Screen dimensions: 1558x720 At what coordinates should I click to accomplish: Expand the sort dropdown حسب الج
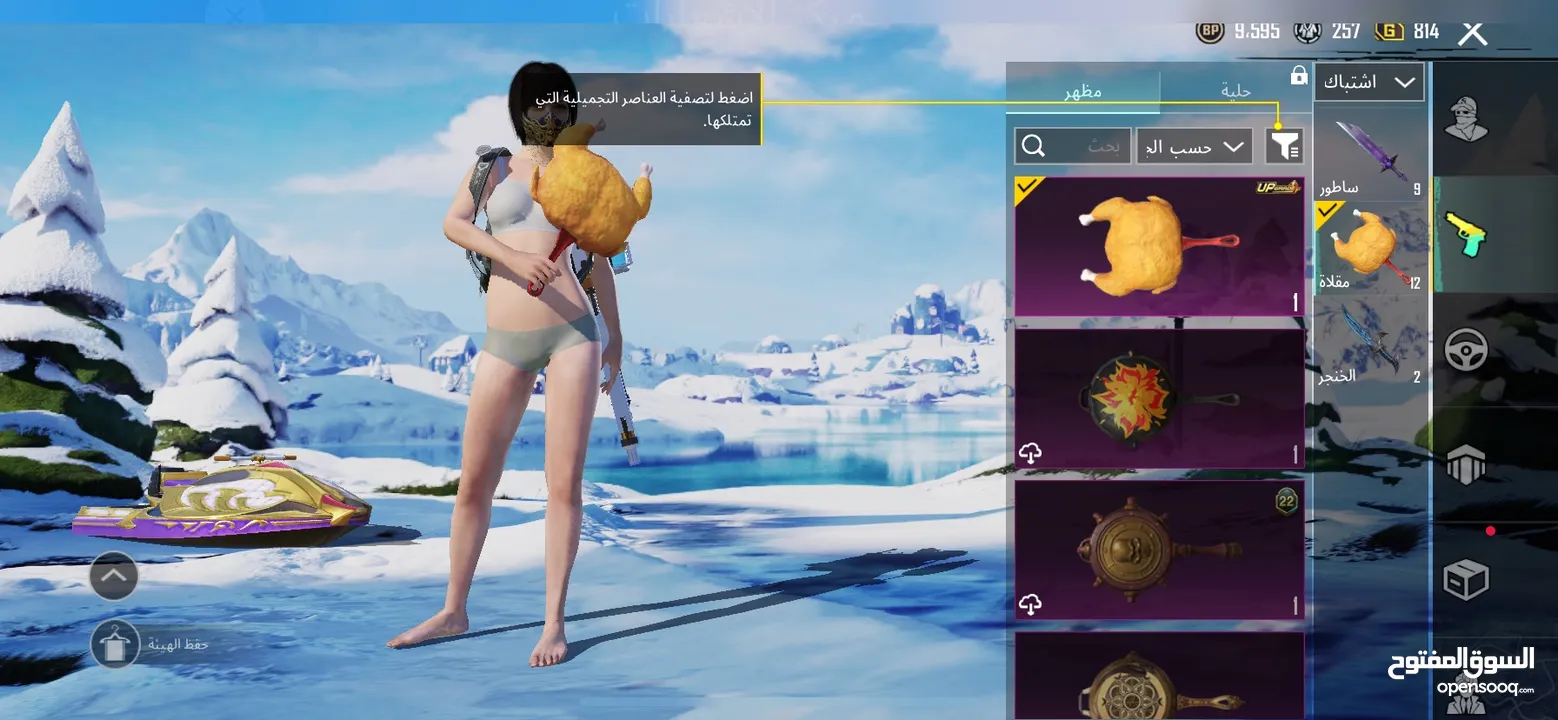click(x=1194, y=146)
